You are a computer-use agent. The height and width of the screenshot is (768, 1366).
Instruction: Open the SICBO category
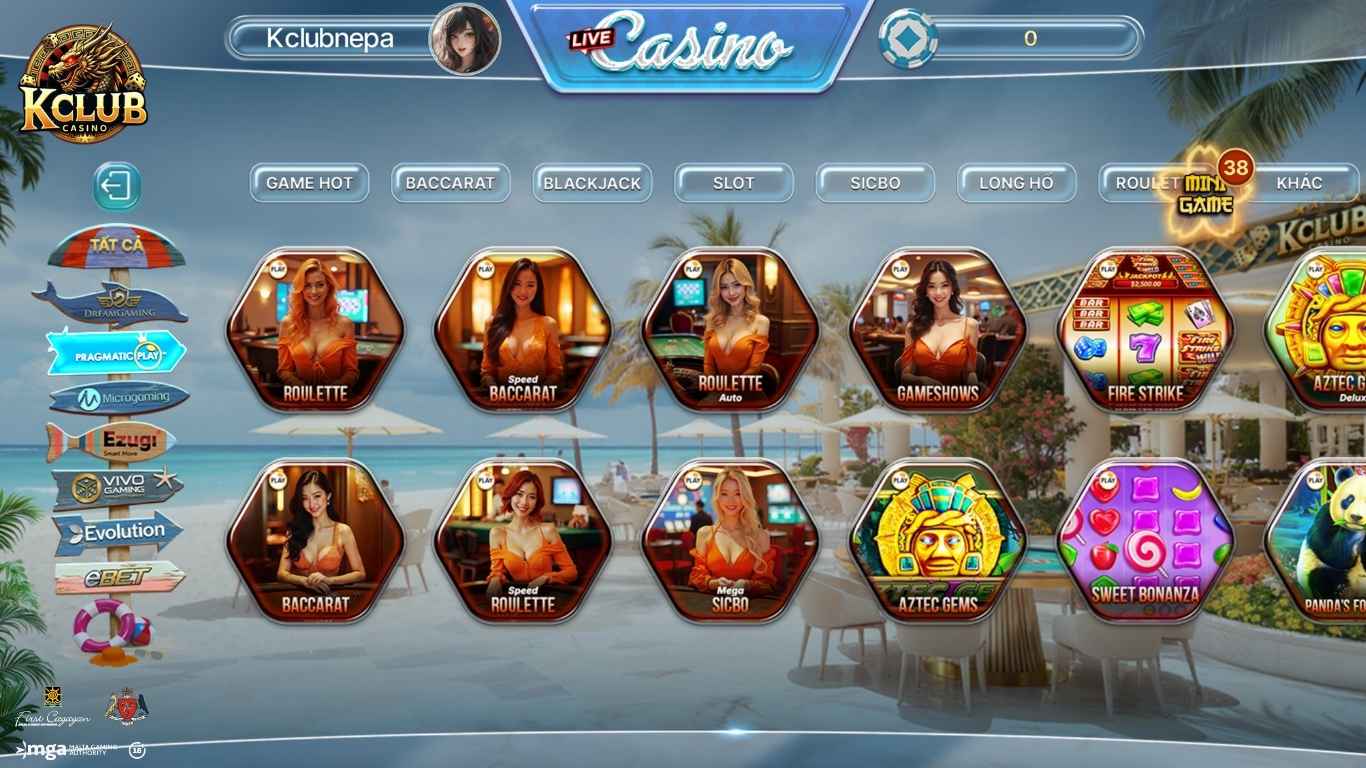(x=875, y=183)
